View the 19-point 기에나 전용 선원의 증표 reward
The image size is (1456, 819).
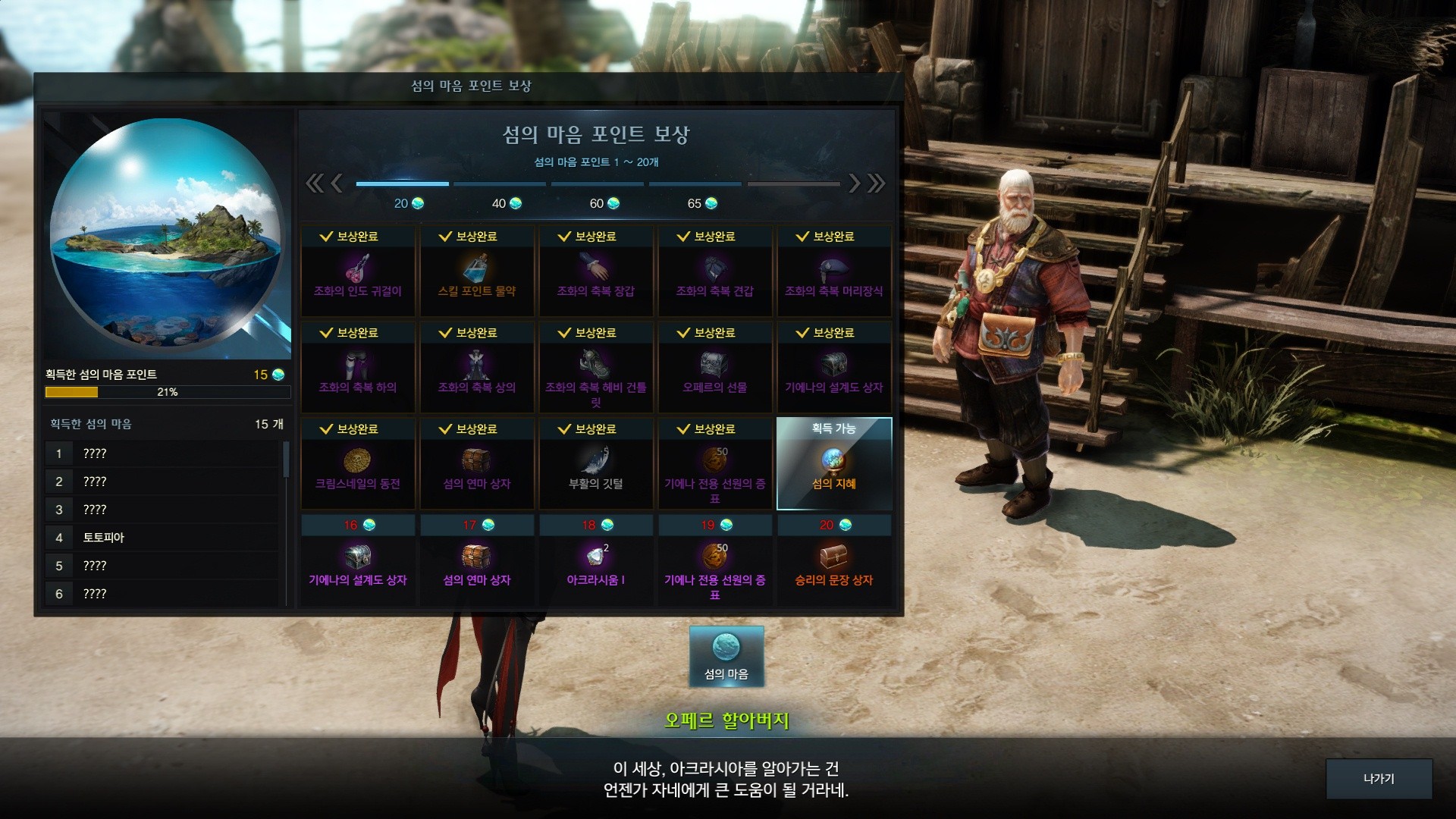tap(714, 562)
